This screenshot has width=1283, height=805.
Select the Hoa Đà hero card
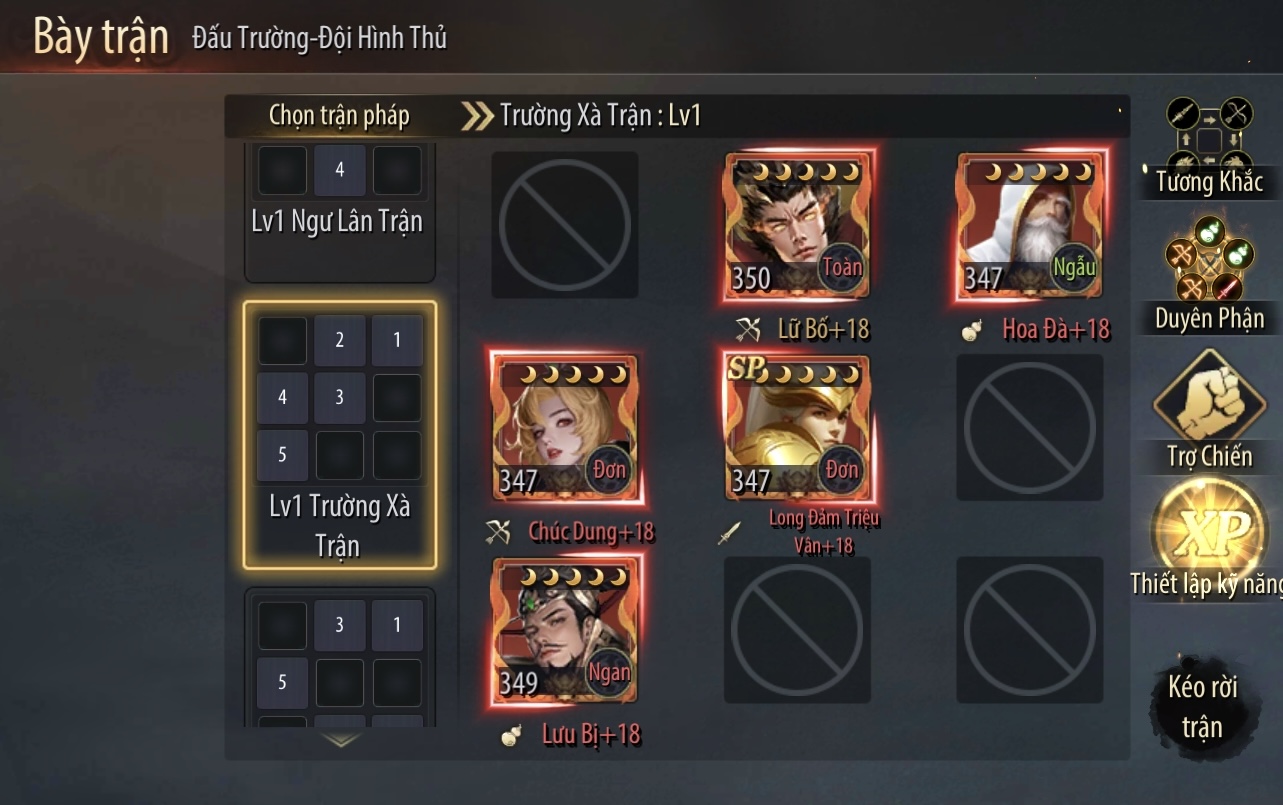pos(1031,226)
